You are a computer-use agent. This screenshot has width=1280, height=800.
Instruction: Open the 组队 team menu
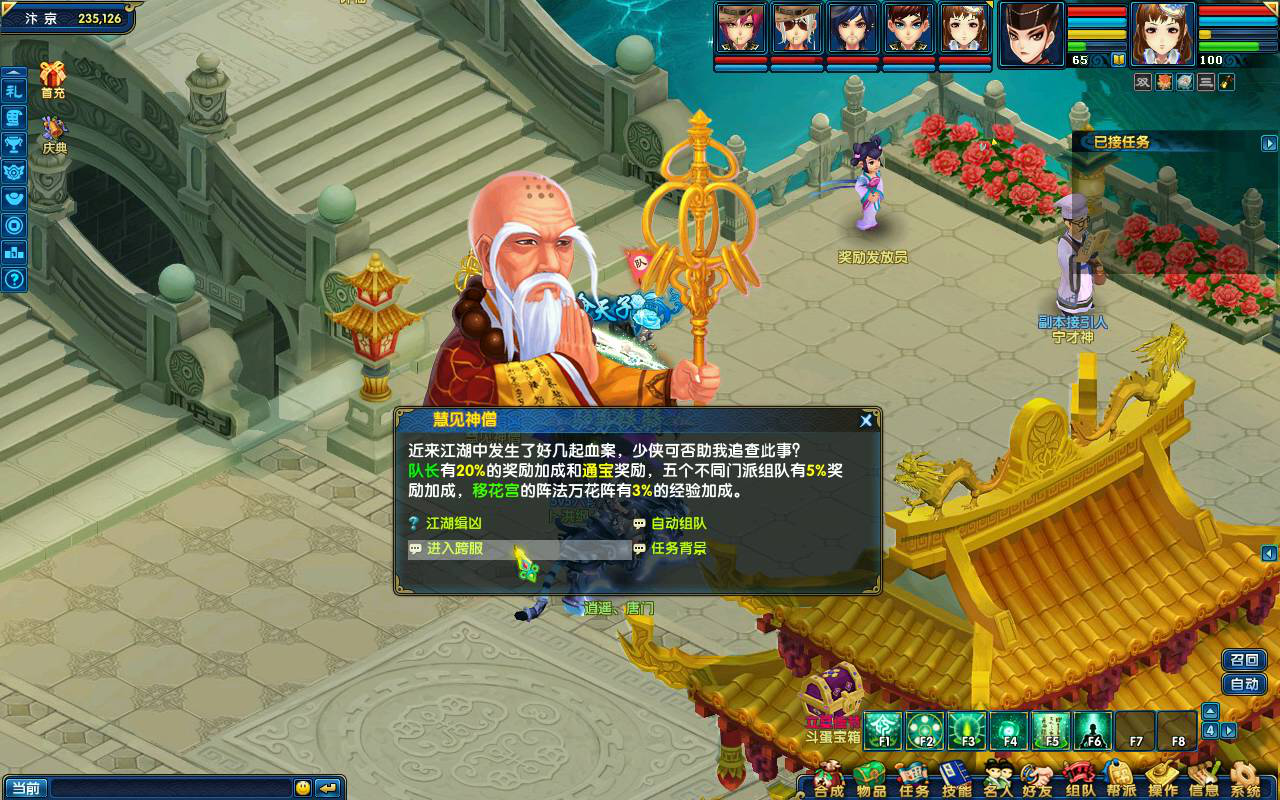tap(1080, 779)
